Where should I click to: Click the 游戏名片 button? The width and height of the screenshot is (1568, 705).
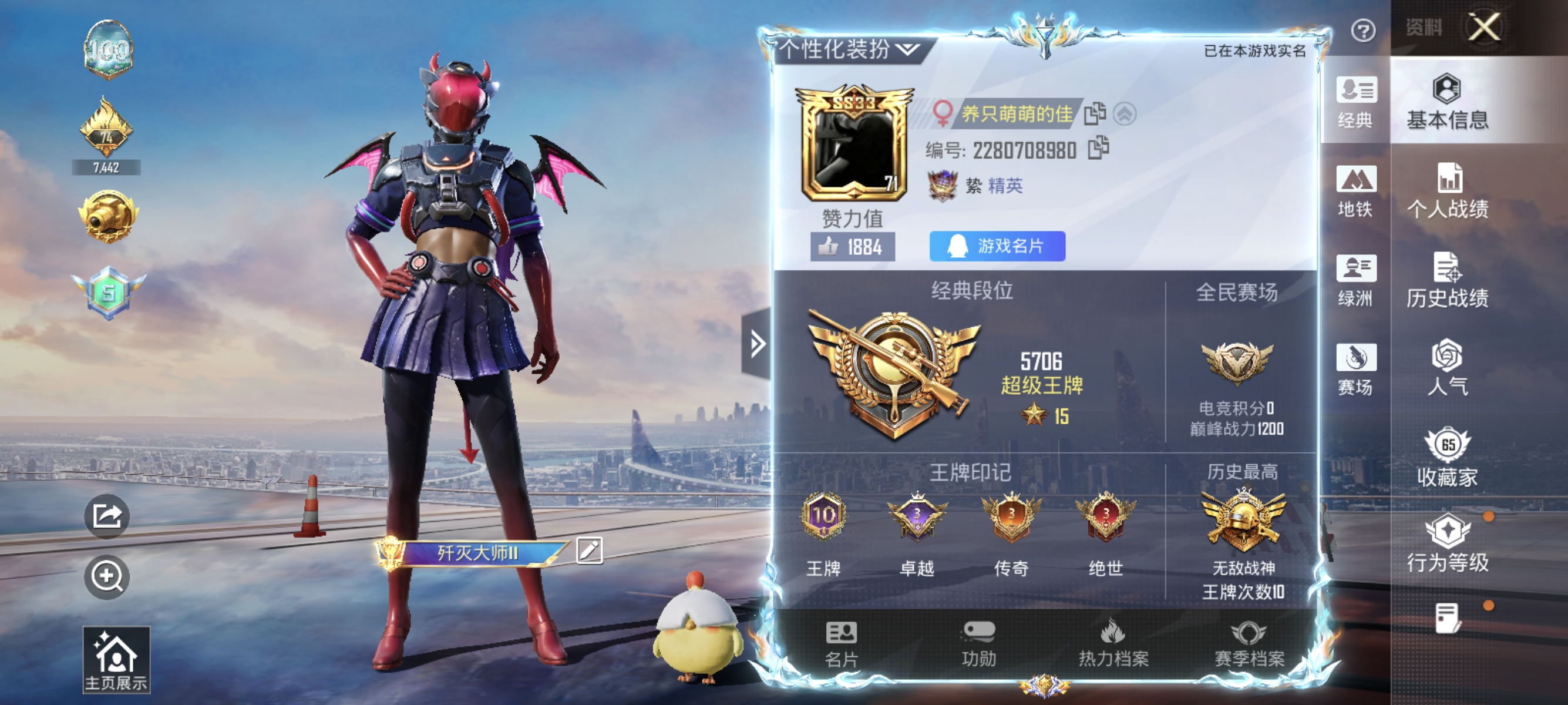point(997,246)
